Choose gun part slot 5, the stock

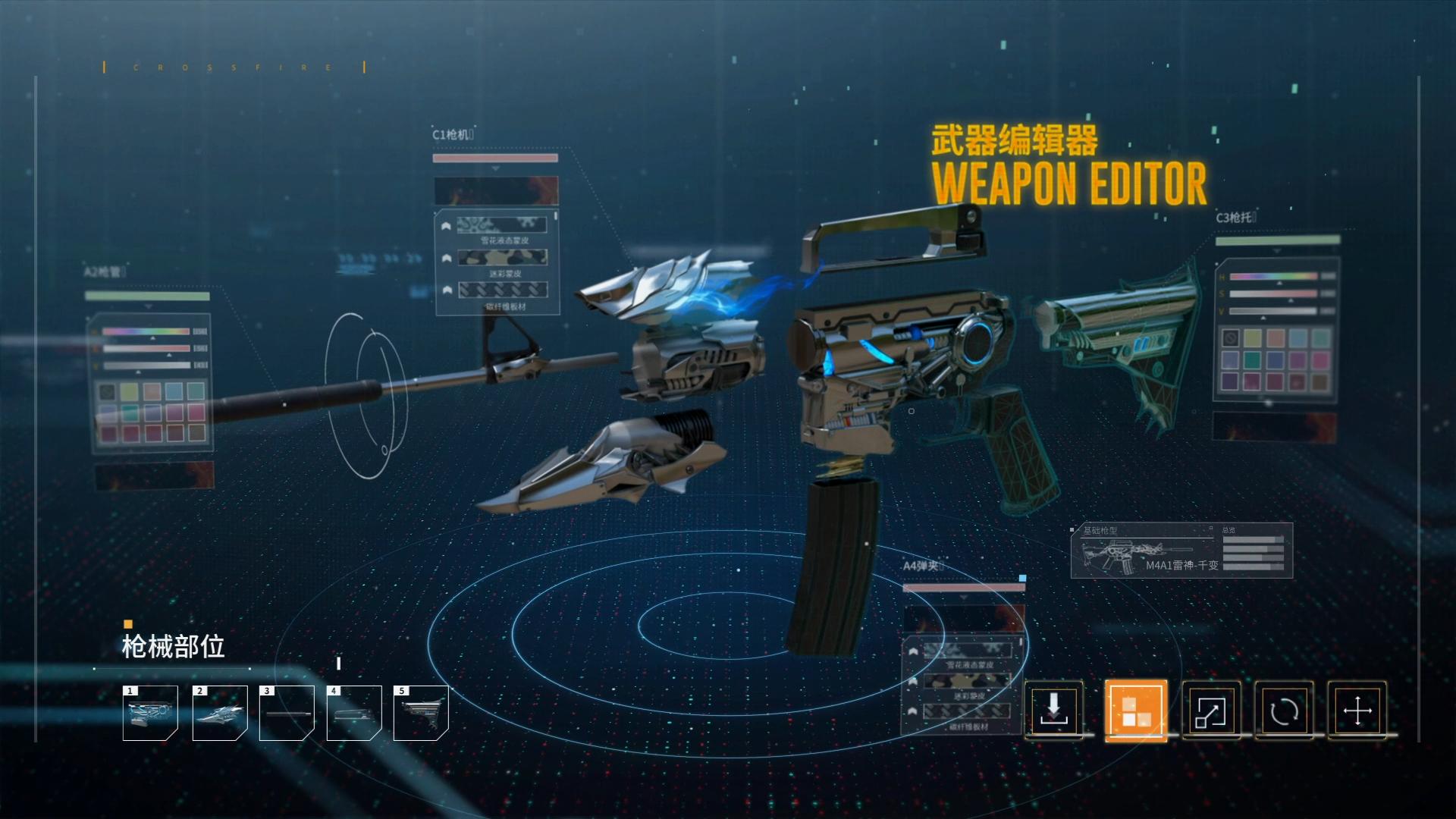pos(421,713)
